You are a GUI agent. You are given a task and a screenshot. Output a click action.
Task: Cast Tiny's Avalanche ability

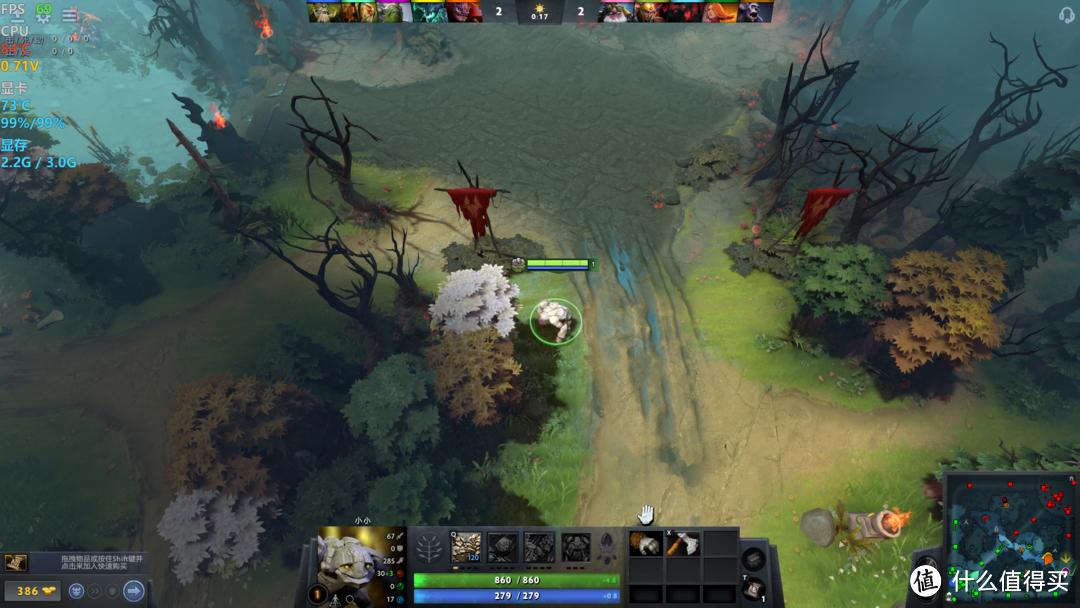click(466, 546)
